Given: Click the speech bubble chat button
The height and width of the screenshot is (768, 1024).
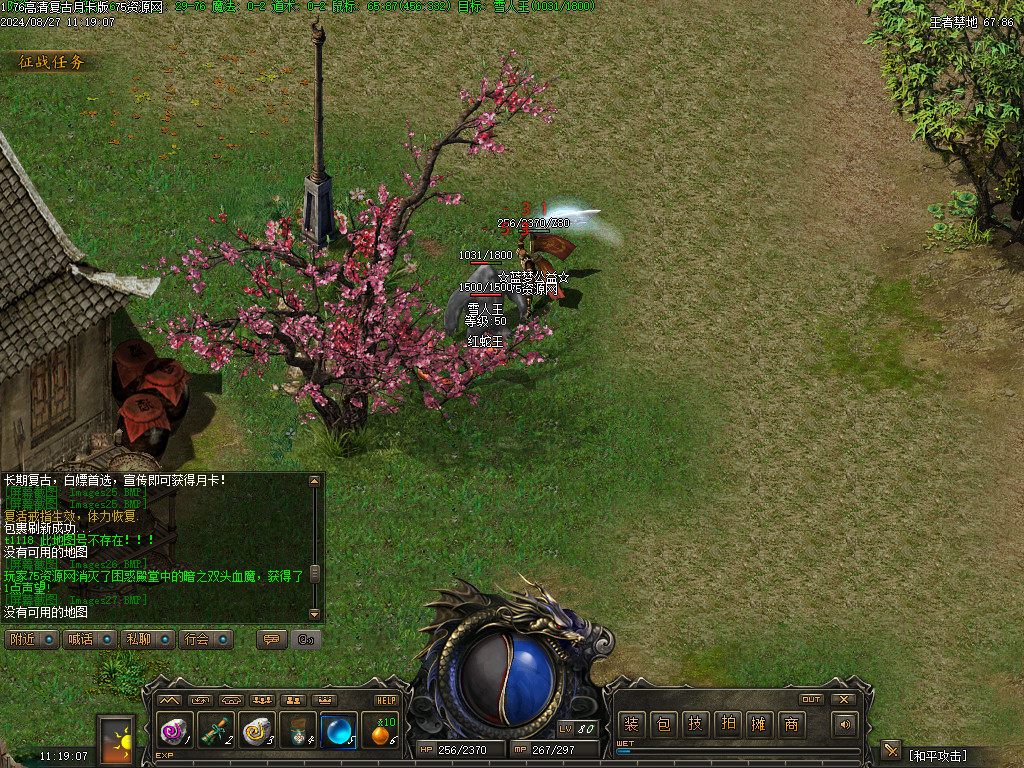Looking at the screenshot, I should point(271,639).
